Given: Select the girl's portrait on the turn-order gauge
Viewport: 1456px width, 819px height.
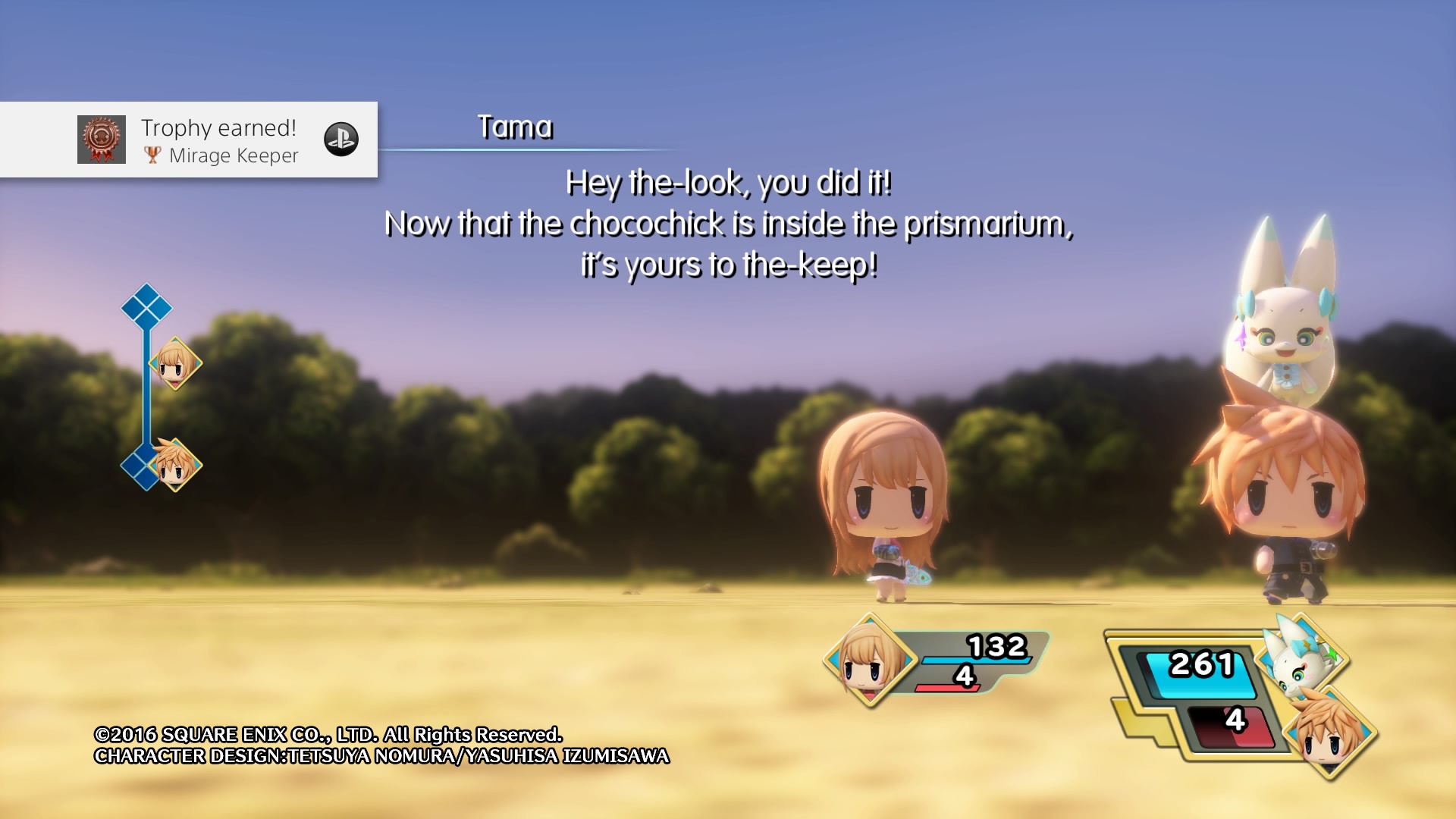Looking at the screenshot, I should 175,363.
